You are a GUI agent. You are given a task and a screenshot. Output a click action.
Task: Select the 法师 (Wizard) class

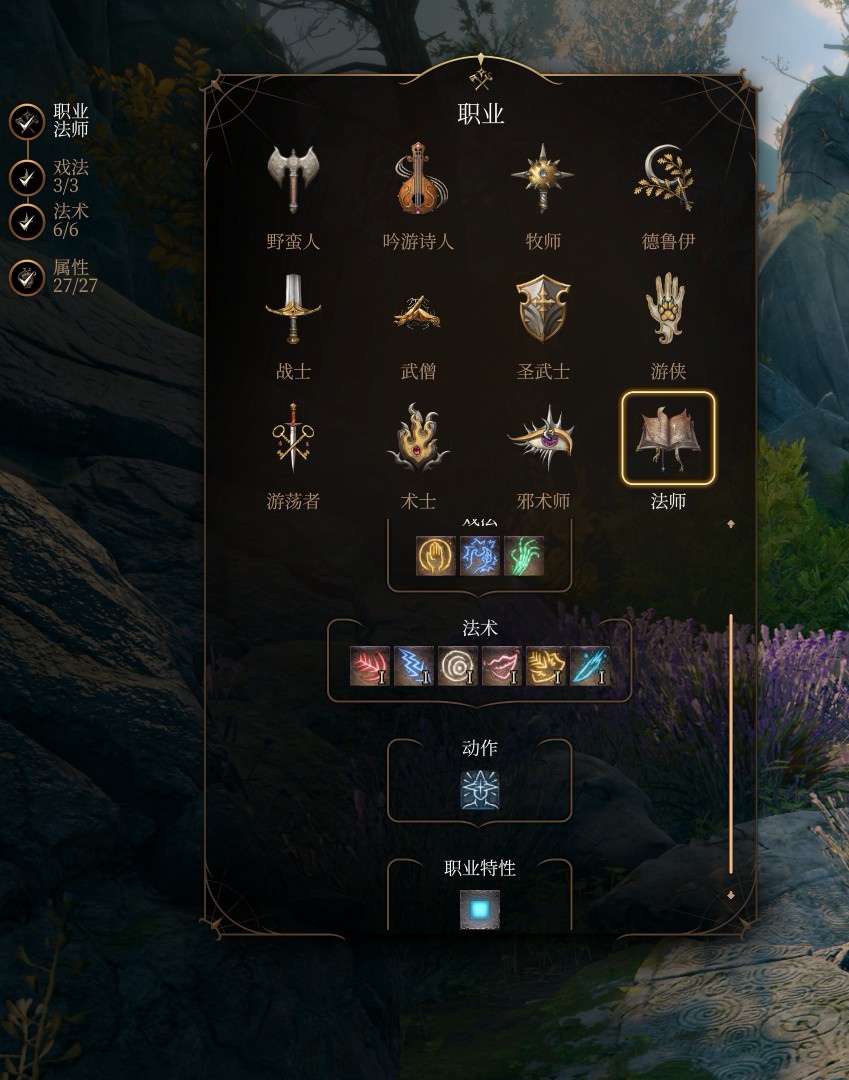pyautogui.click(x=668, y=440)
